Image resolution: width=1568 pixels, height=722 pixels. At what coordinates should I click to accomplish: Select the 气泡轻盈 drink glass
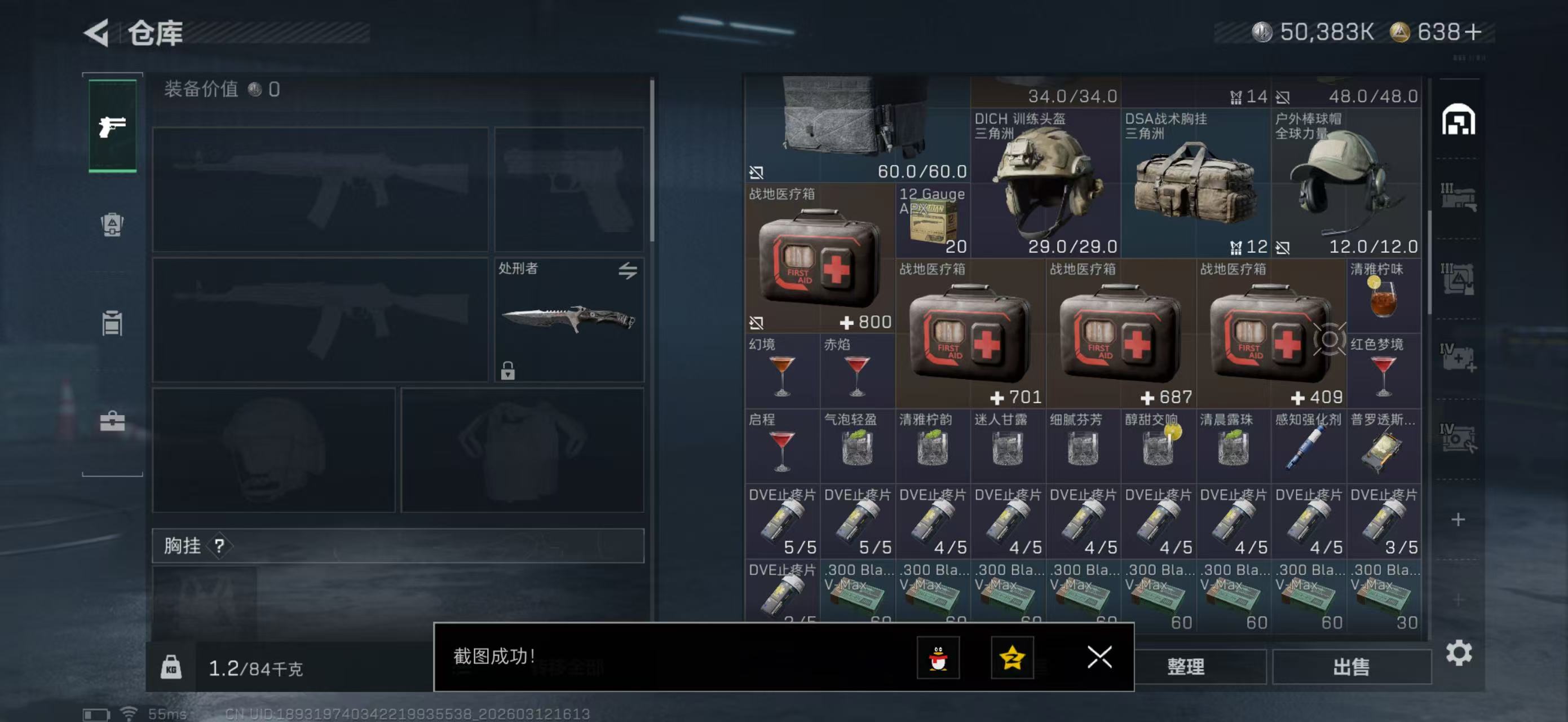(x=857, y=447)
